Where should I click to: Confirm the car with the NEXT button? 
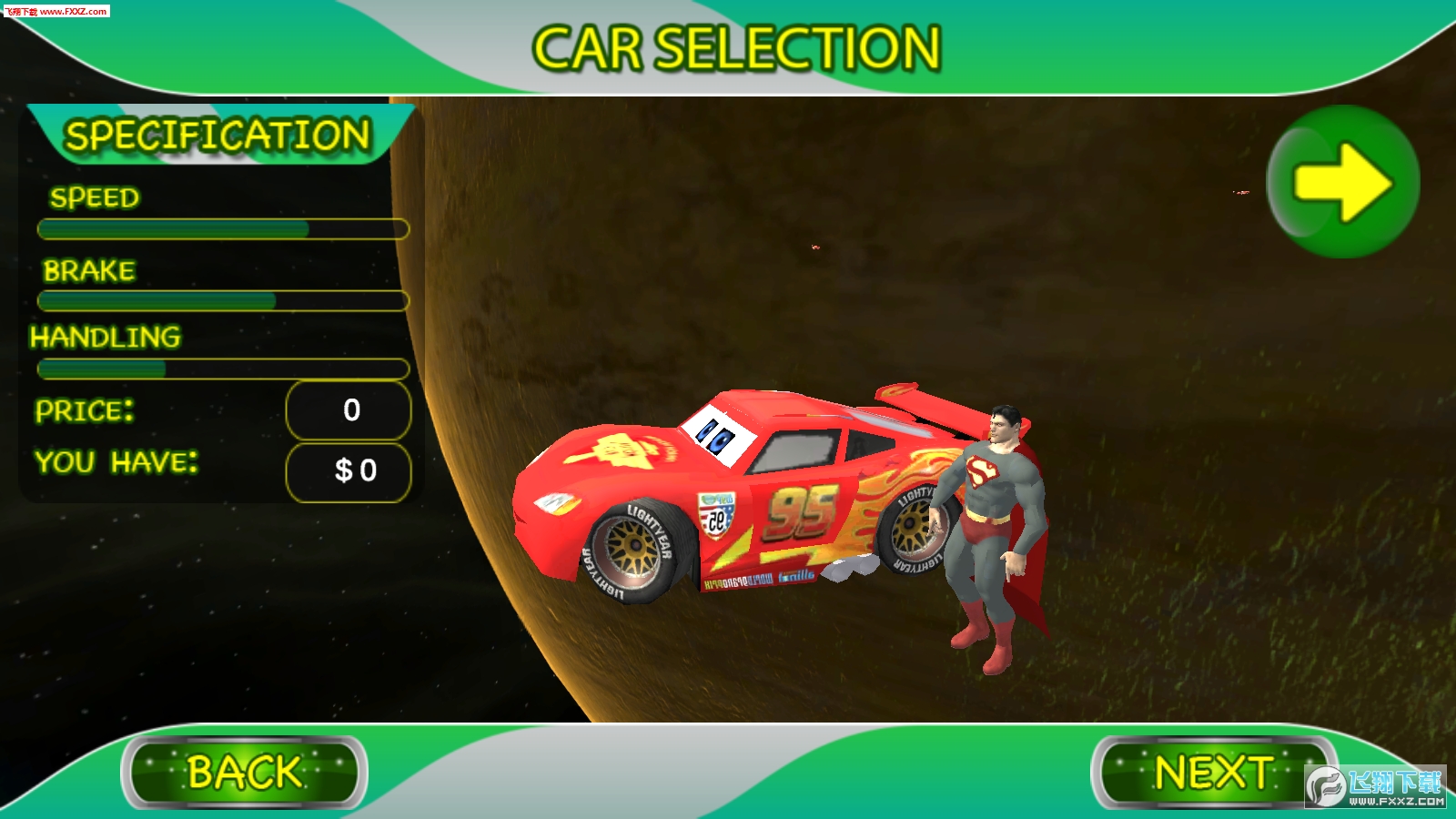tap(1213, 773)
